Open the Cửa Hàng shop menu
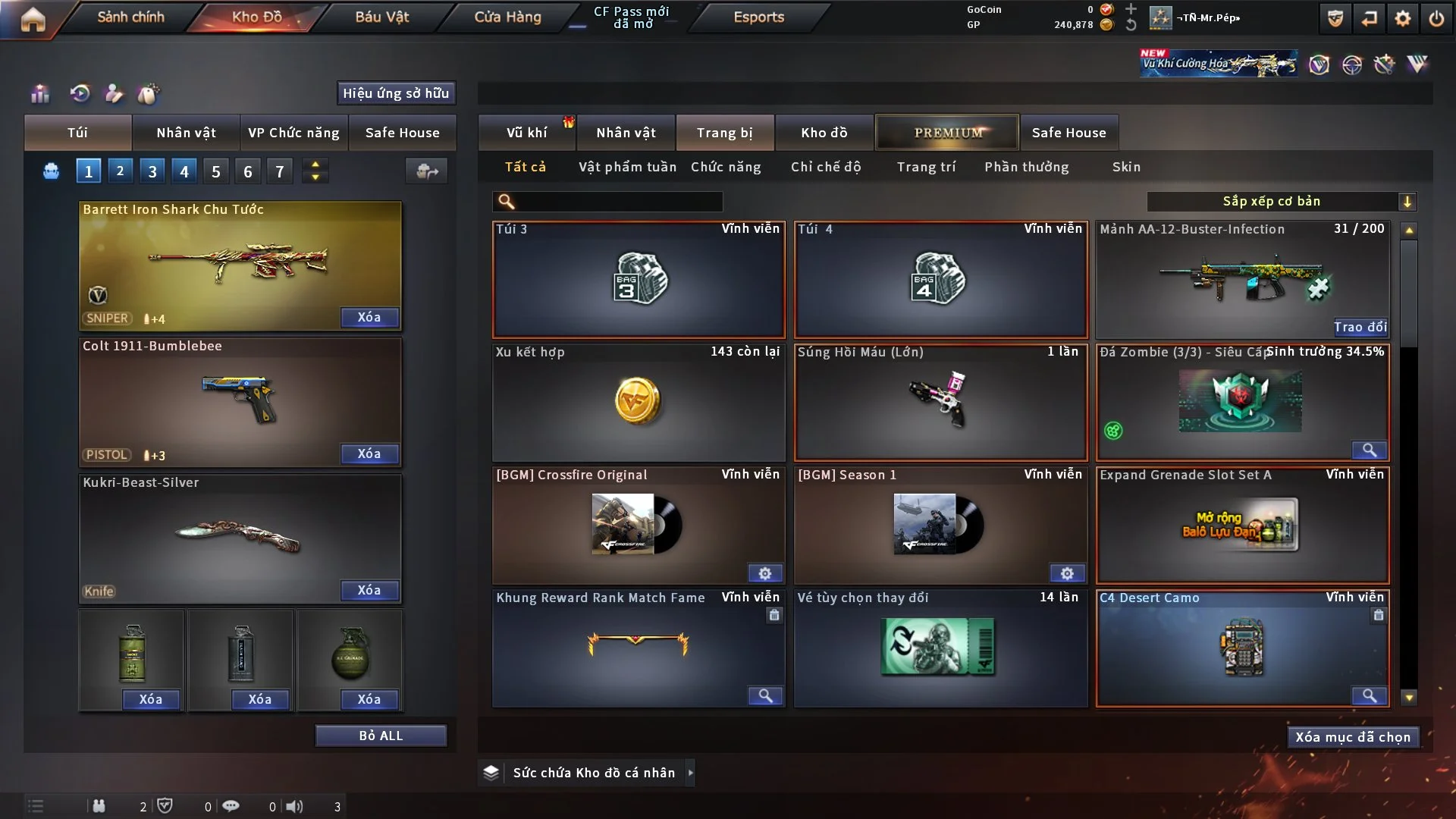Image resolution: width=1456 pixels, height=819 pixels. point(507,17)
